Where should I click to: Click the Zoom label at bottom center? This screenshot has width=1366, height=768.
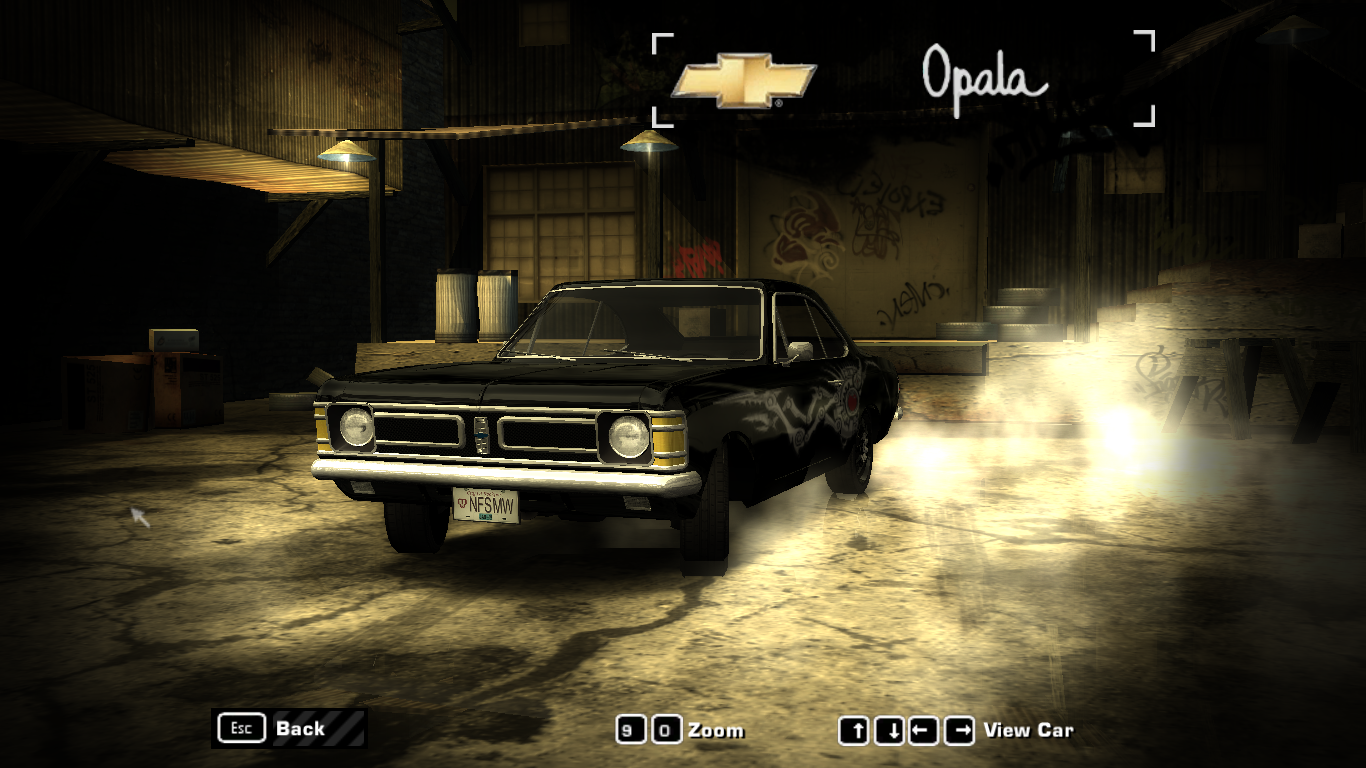coord(717,730)
